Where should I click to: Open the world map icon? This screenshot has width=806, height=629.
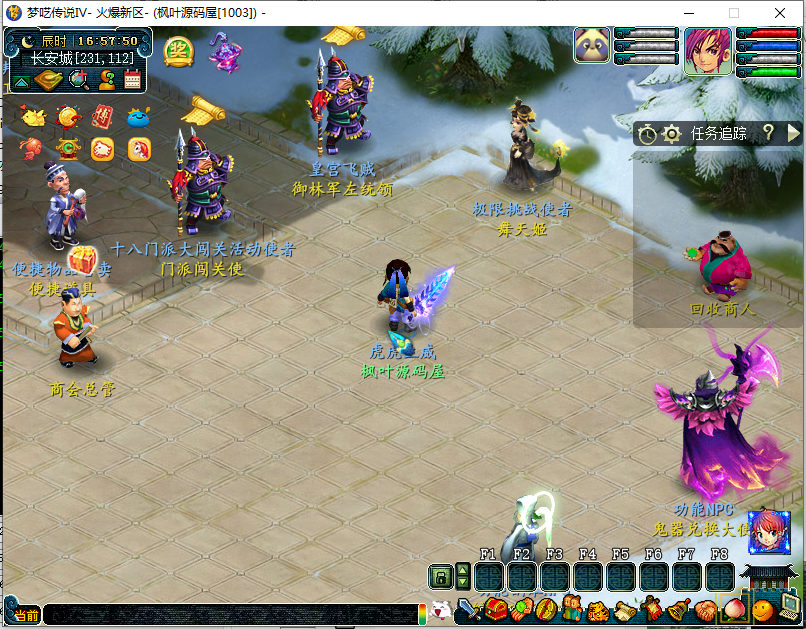click(x=48, y=81)
